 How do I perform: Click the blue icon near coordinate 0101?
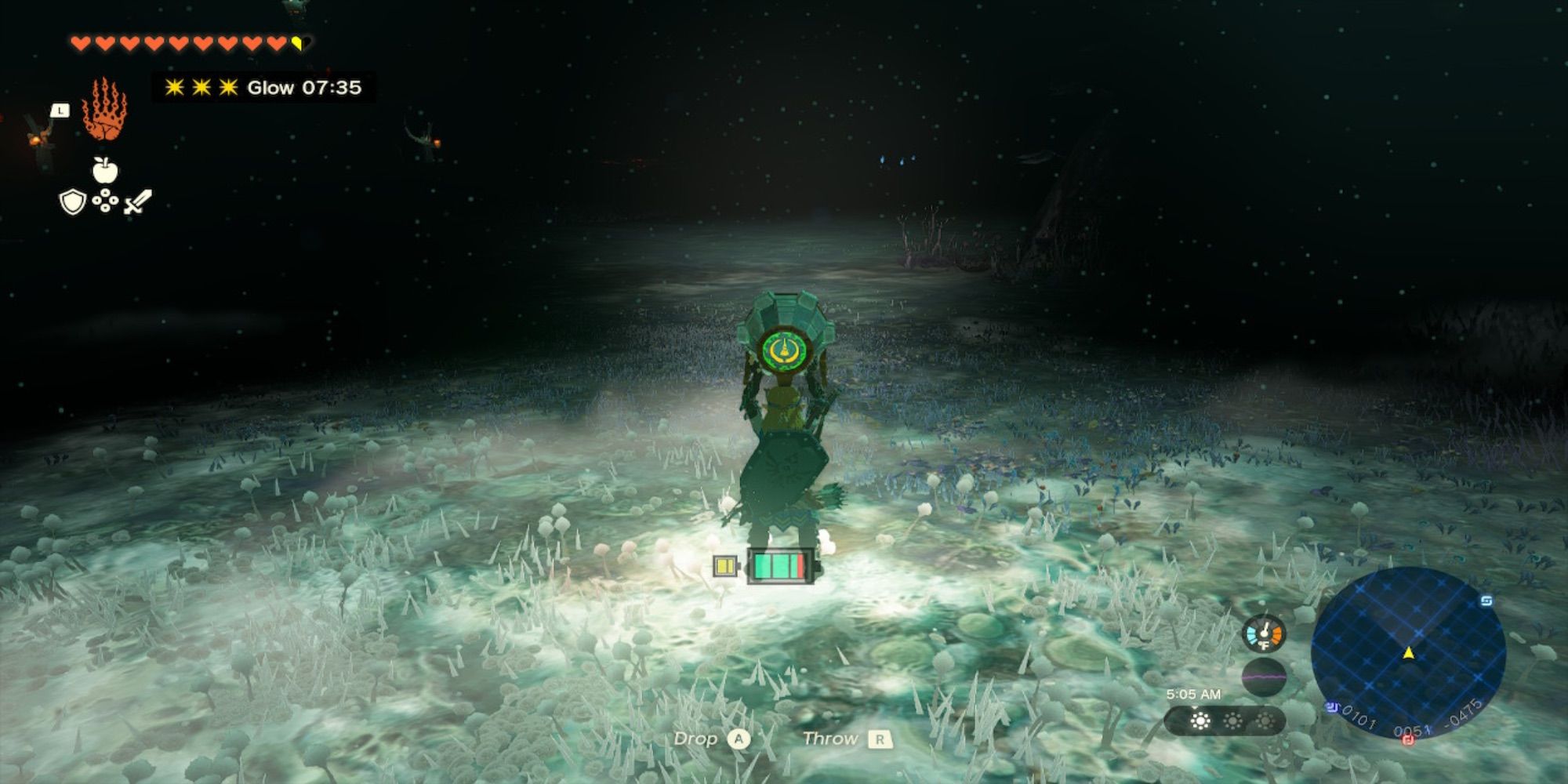(1332, 706)
